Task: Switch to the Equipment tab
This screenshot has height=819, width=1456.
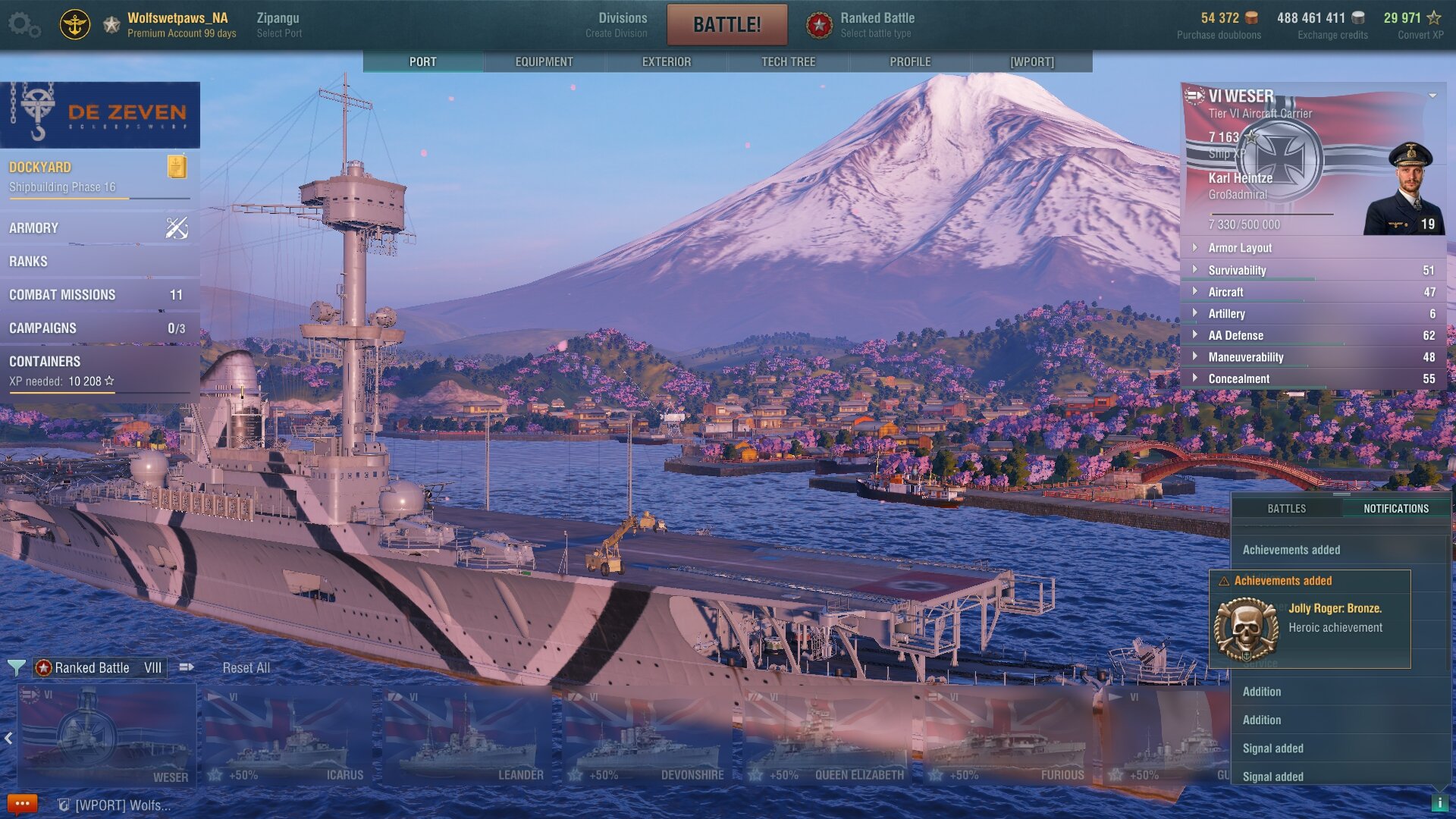Action: point(544,61)
